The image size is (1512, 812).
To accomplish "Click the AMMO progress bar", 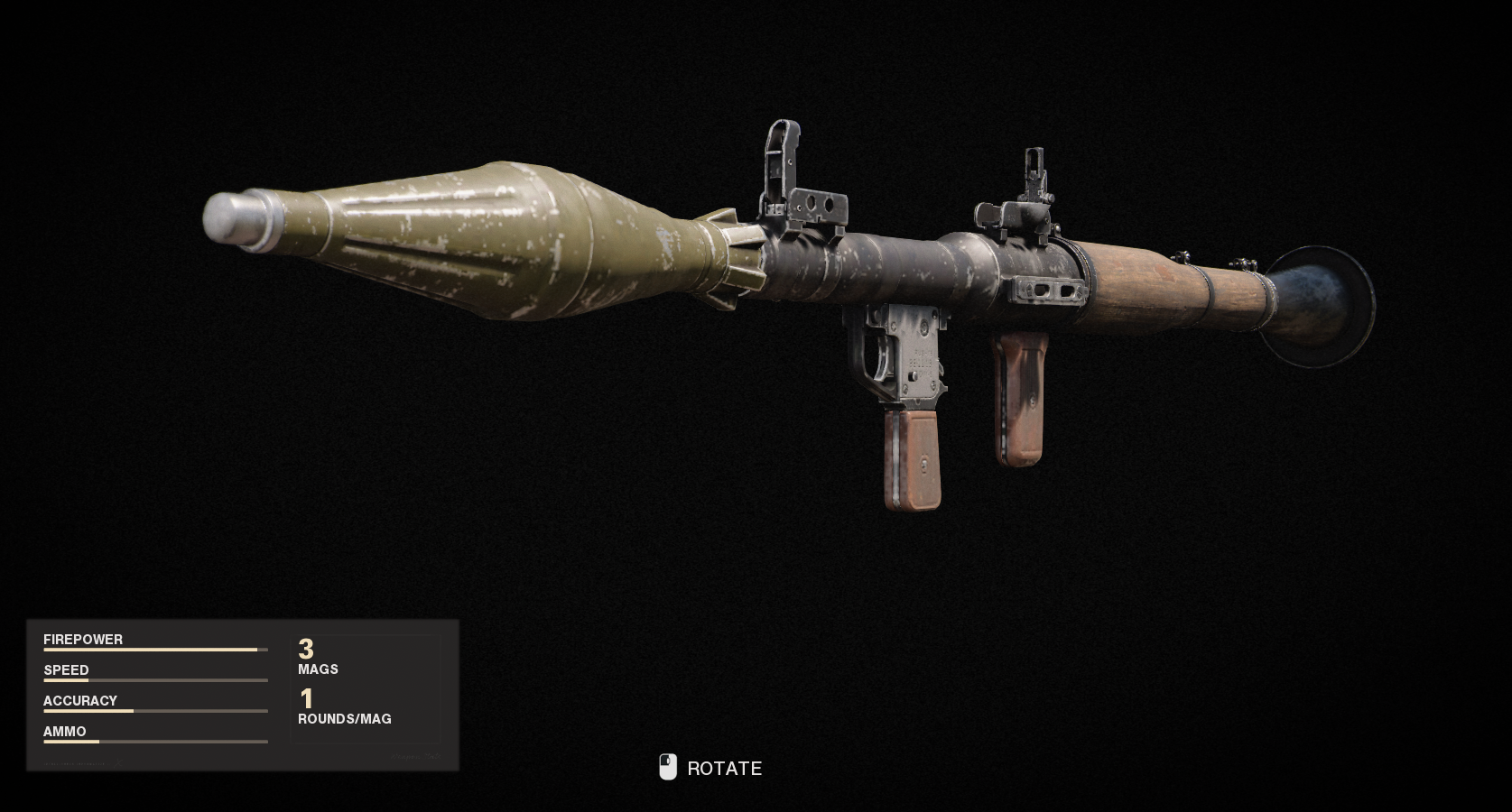I will (x=153, y=743).
